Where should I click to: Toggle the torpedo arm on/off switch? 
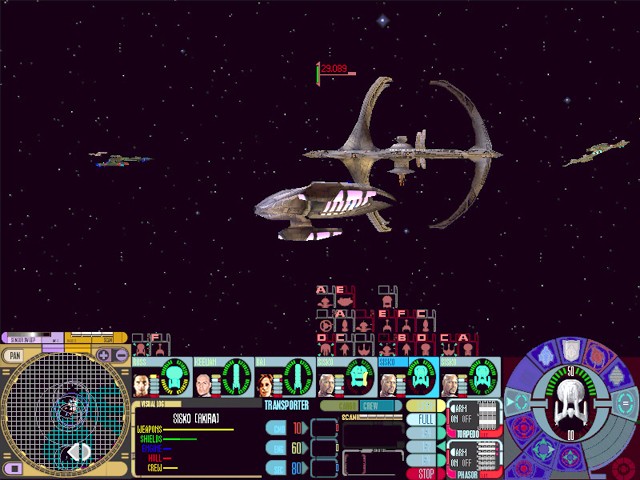[463, 414]
